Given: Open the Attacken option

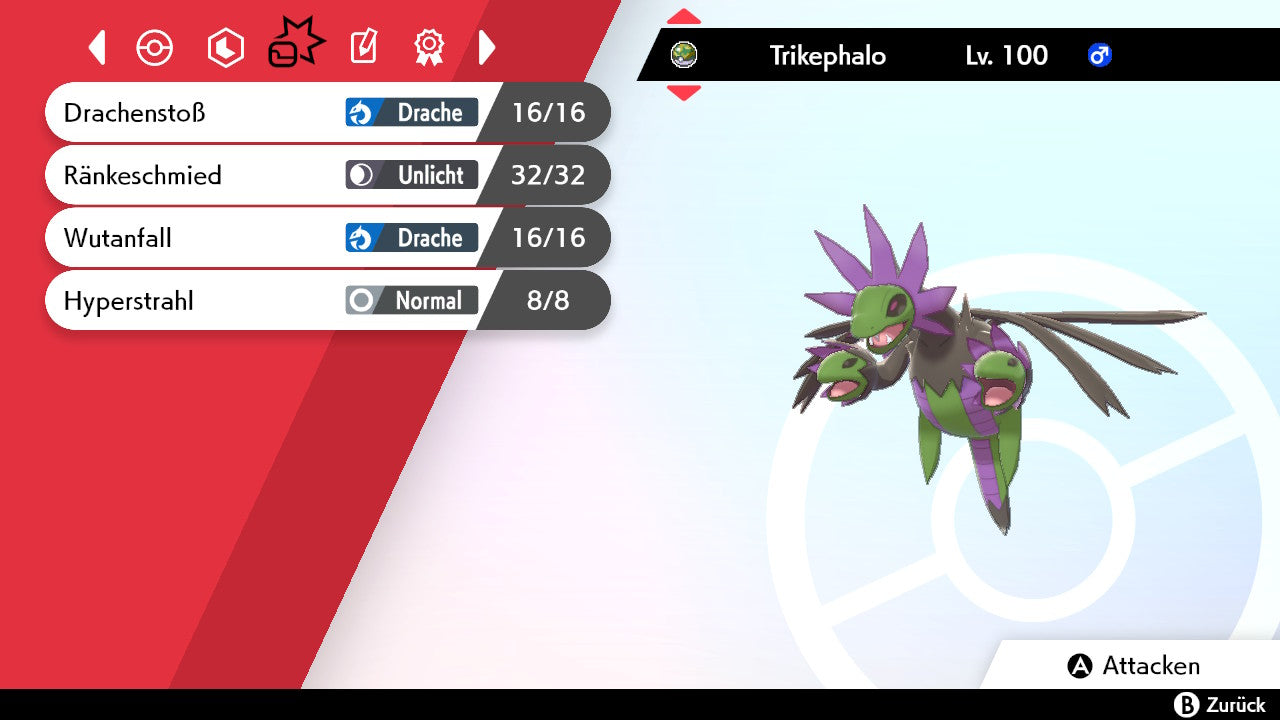Looking at the screenshot, I should point(1134,666).
